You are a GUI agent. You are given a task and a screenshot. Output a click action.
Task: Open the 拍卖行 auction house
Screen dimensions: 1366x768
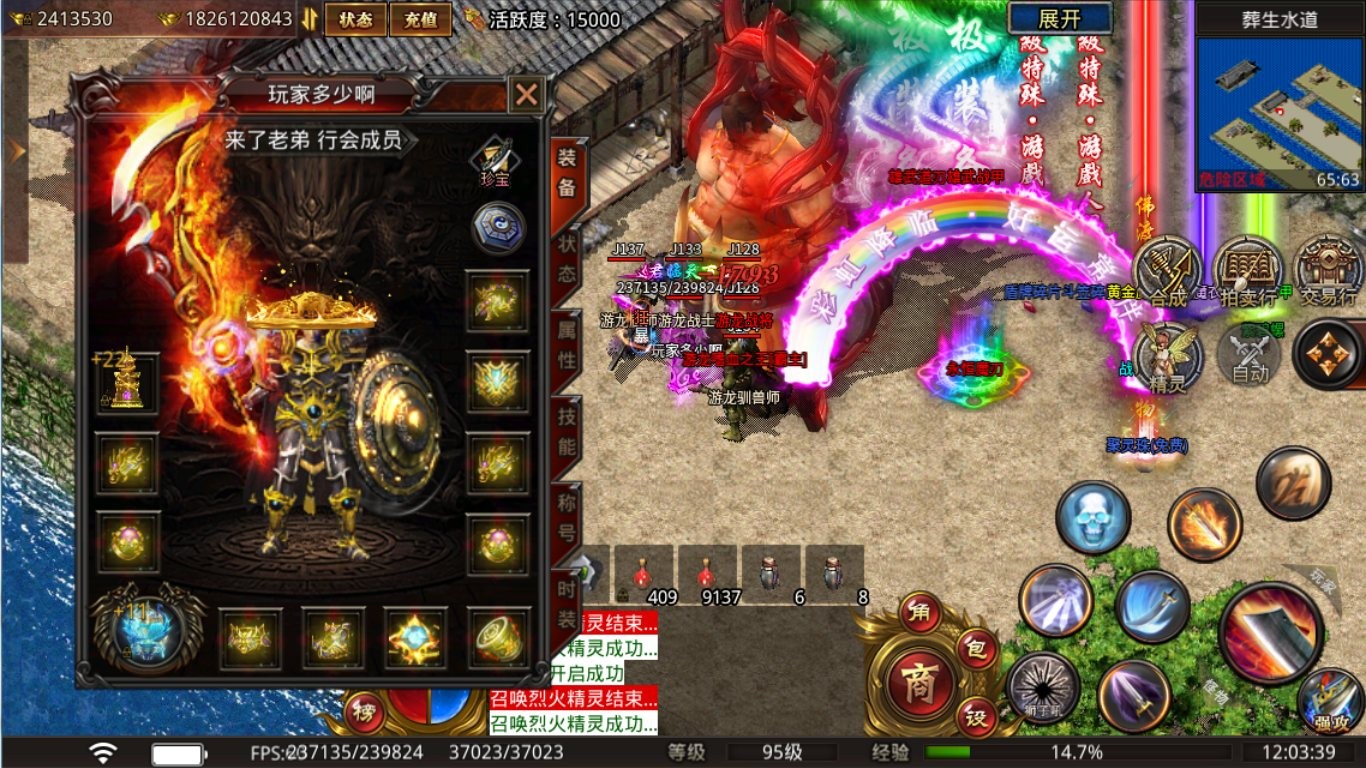point(1246,270)
